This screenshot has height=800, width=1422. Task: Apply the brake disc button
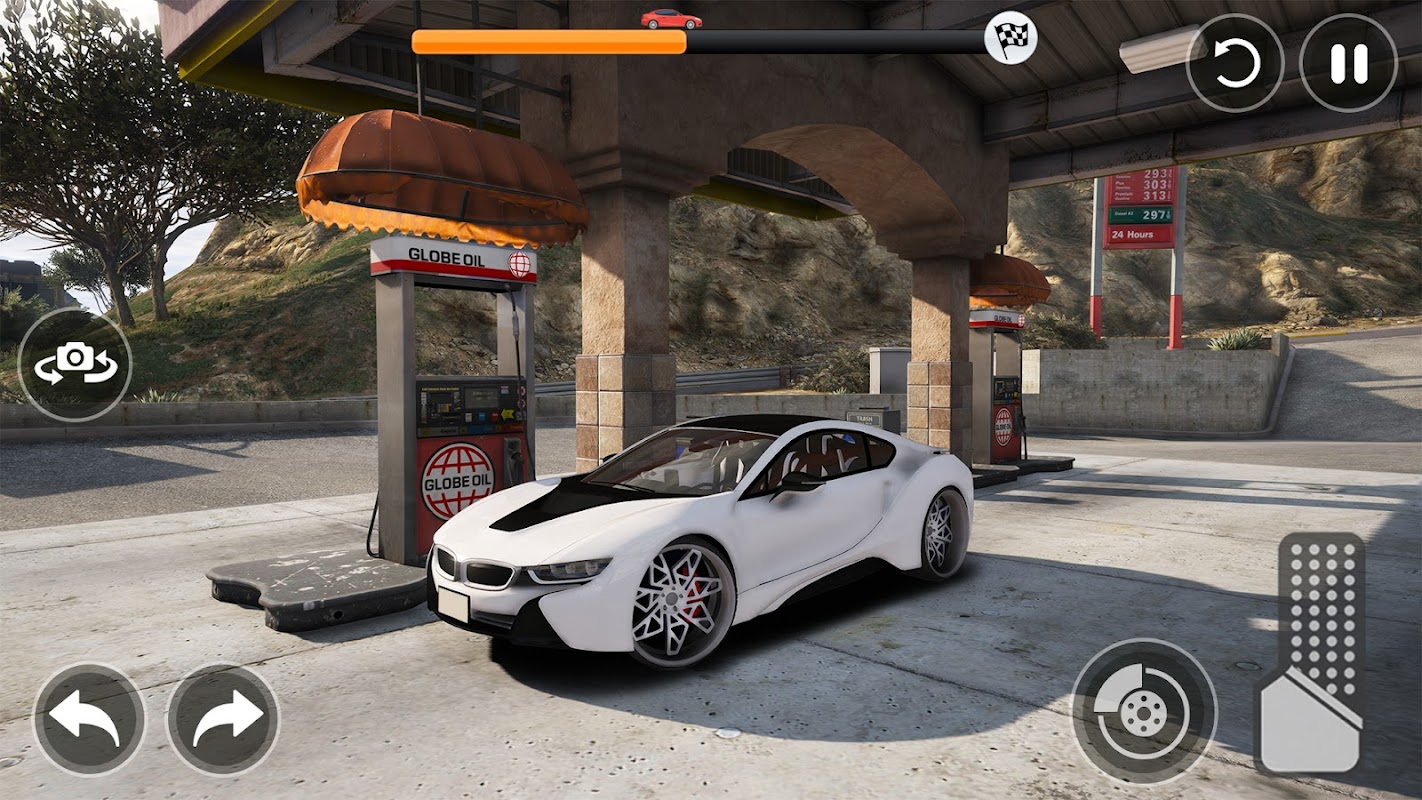[1144, 711]
